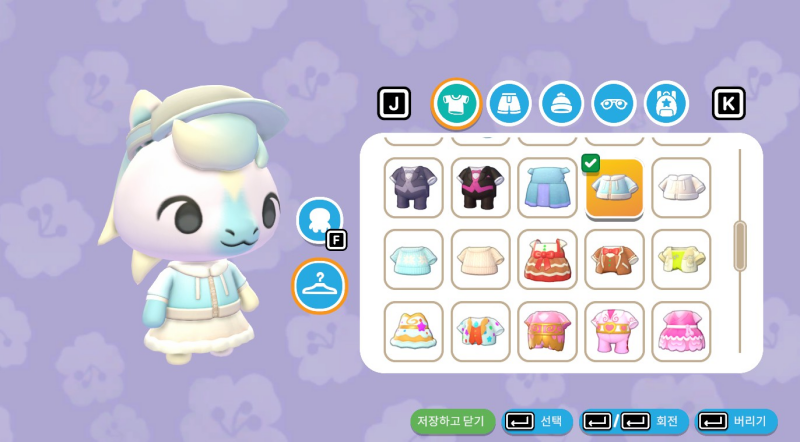The image size is (800, 442).
Task: Click the clothing list scrollbar handle
Action: click(740, 246)
